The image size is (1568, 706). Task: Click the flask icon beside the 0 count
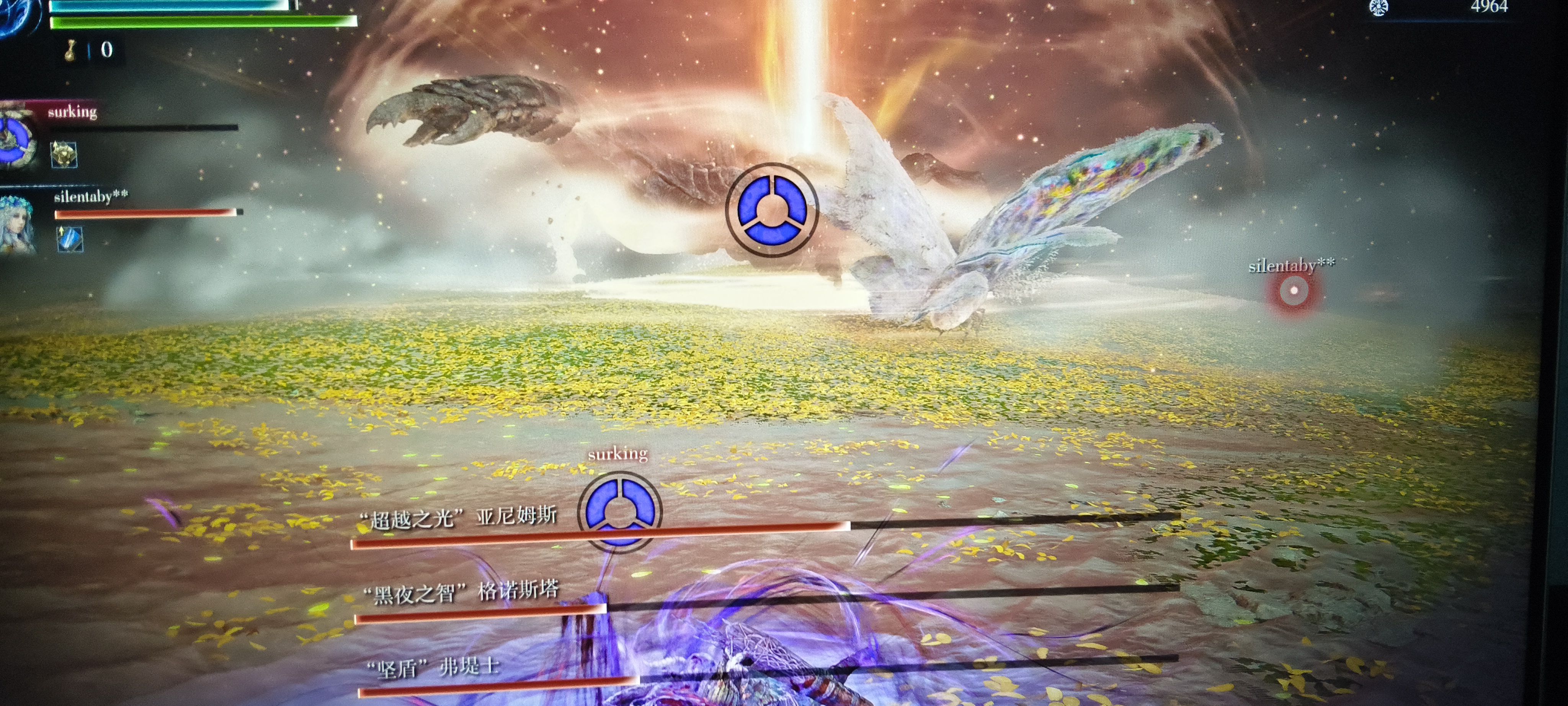click(x=71, y=51)
